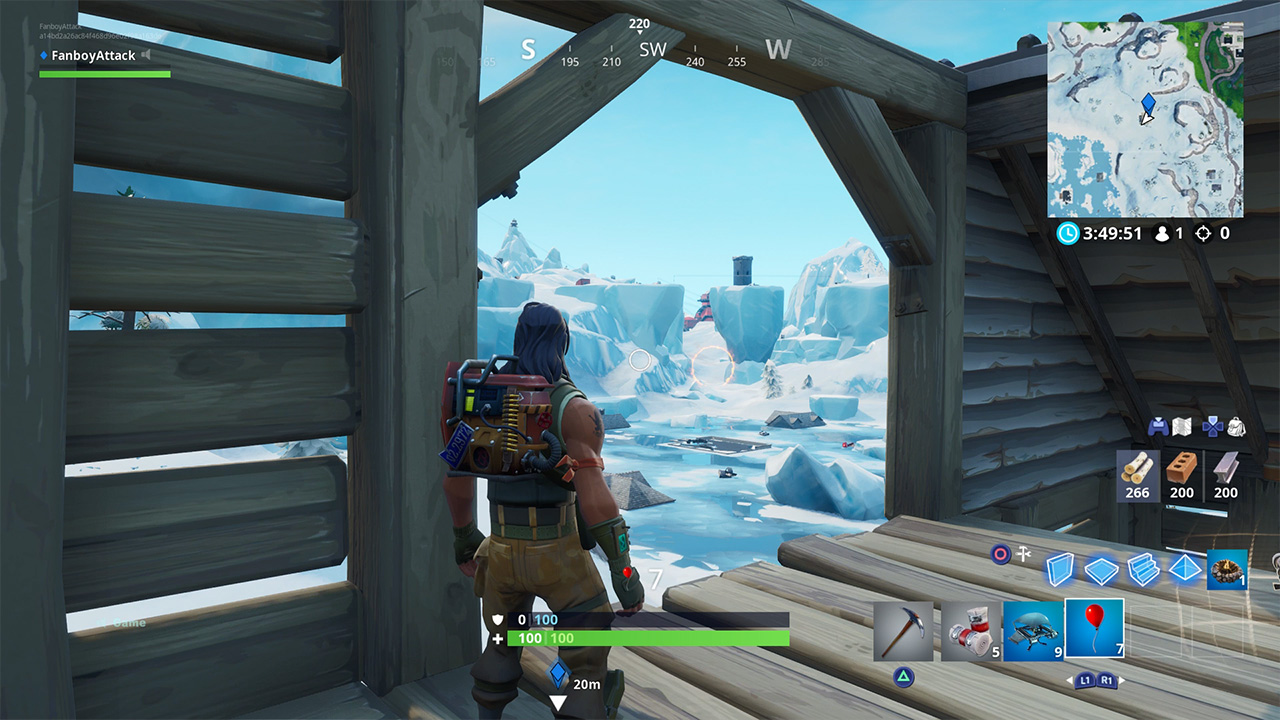
Task: Click the map icon near the minimap
Action: click(x=1180, y=428)
